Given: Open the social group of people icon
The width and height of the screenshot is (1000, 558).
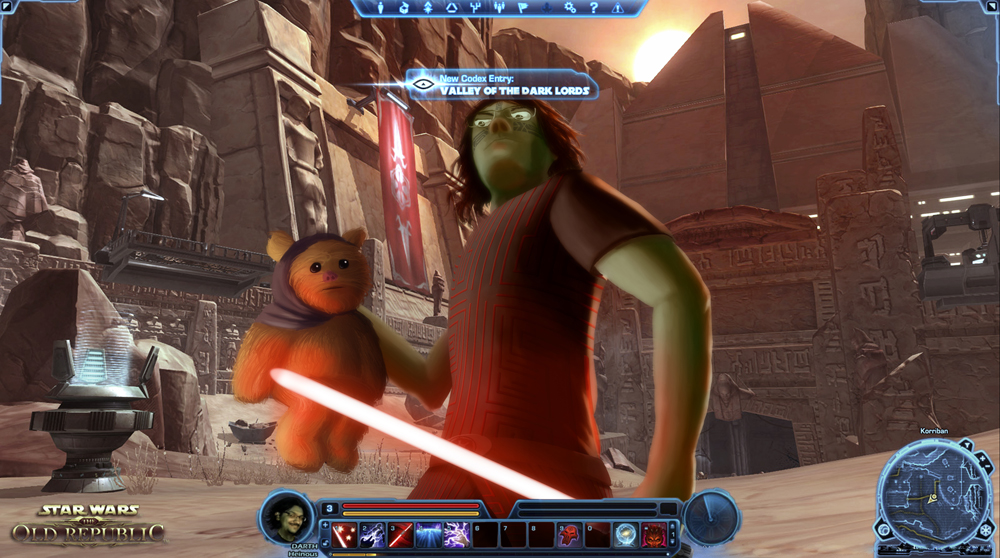Looking at the screenshot, I should [499, 7].
